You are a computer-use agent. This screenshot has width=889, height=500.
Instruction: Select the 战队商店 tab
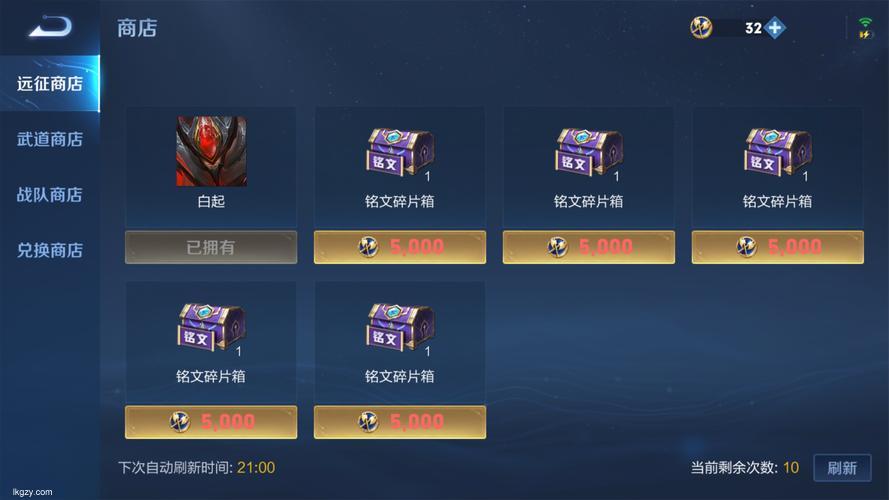(50, 195)
